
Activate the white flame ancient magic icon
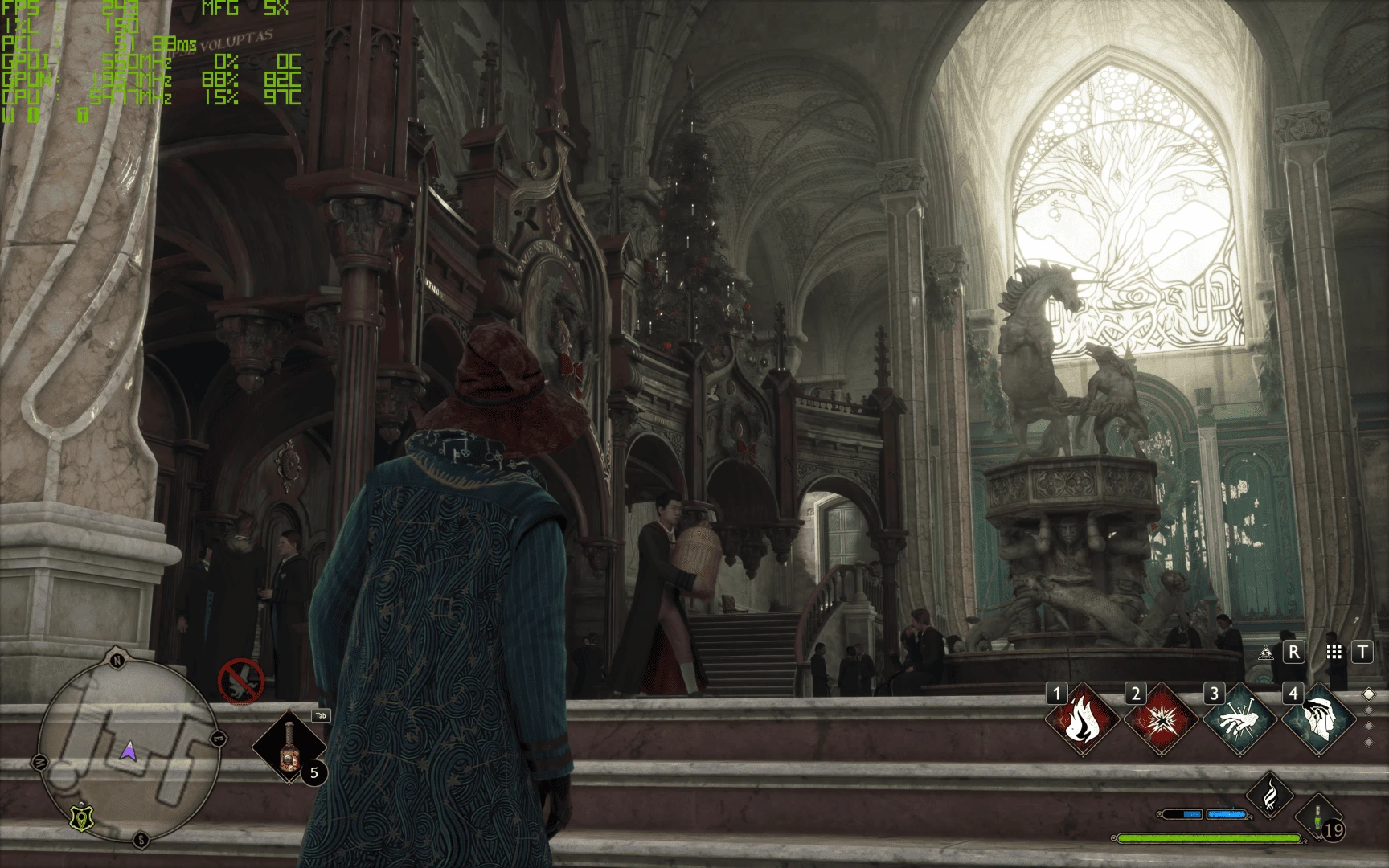pos(1269,794)
